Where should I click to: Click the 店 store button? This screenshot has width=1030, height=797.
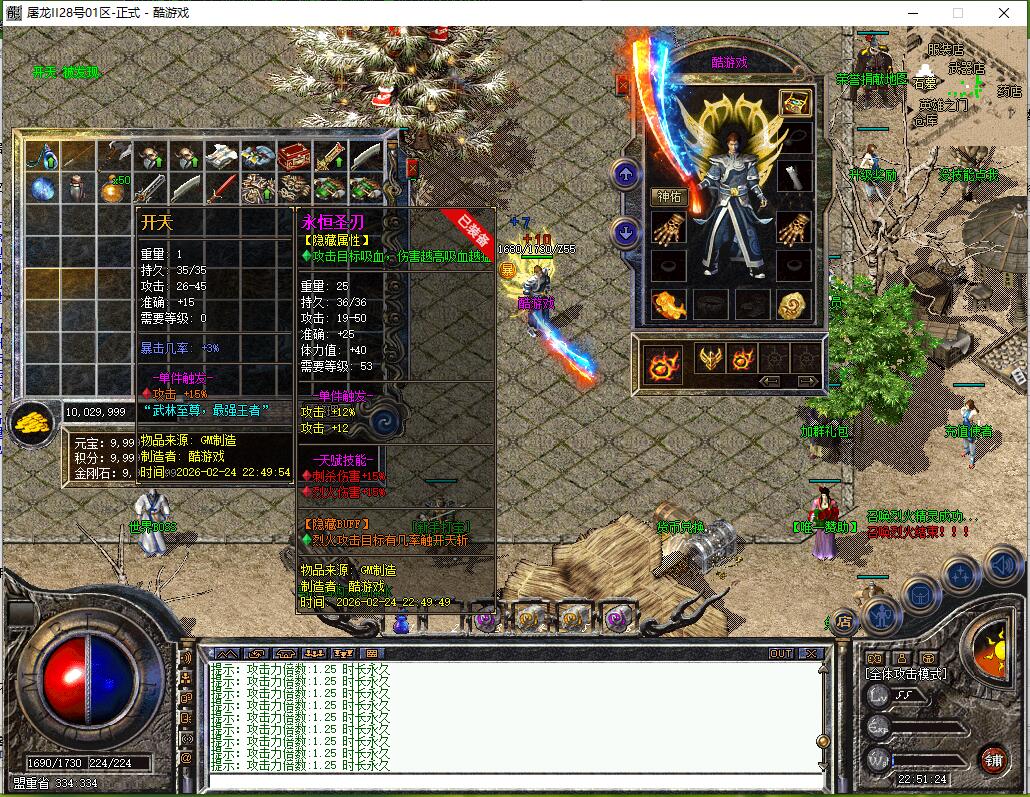(843, 621)
